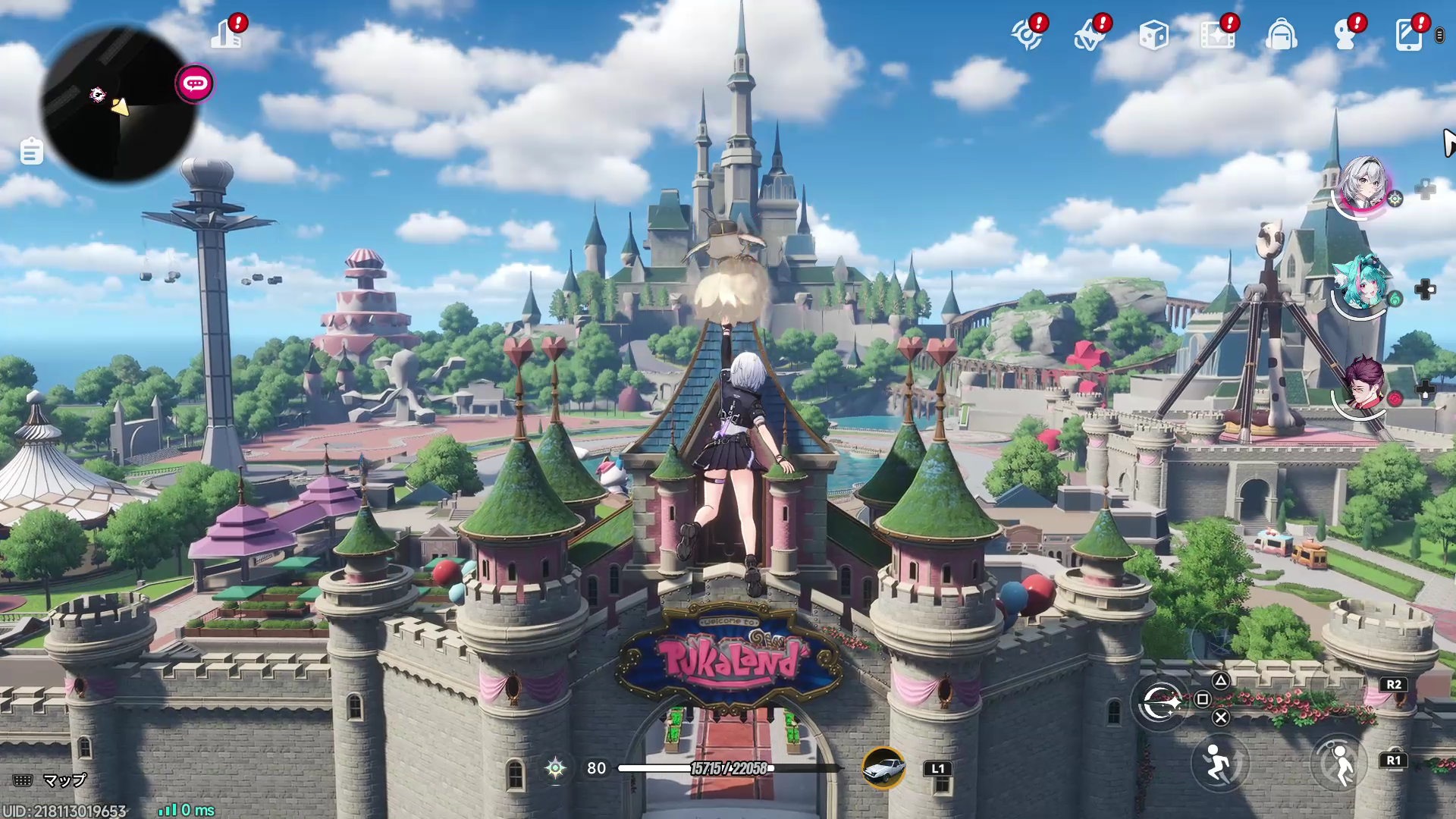Open the film strip sparkle icon
Image resolution: width=1456 pixels, height=819 pixels.
tap(1217, 35)
